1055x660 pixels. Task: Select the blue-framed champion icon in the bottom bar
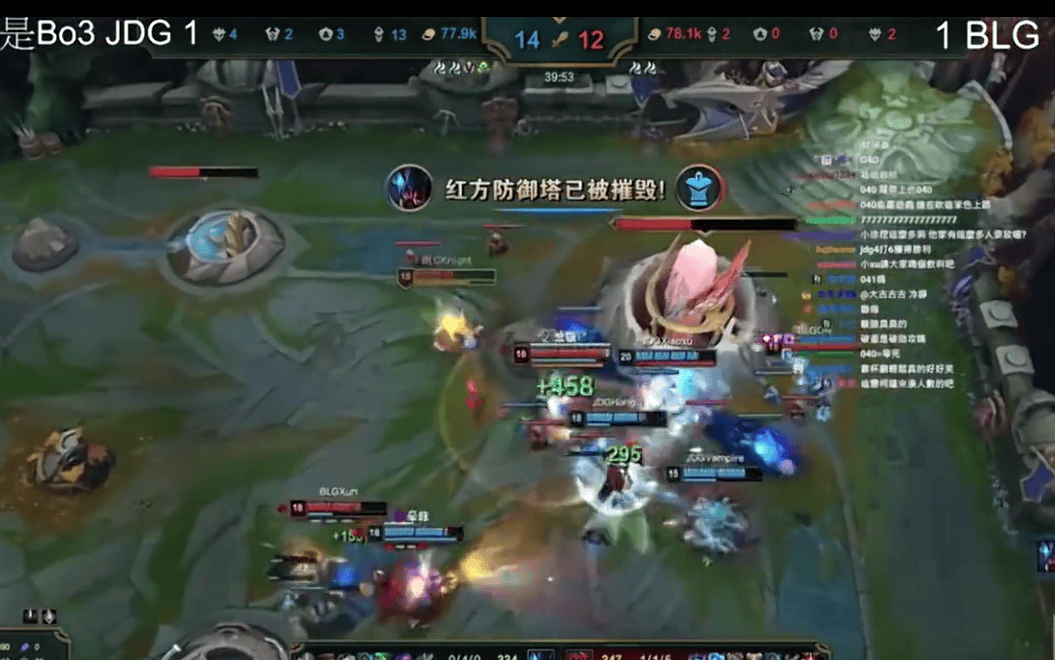[x=539, y=655]
